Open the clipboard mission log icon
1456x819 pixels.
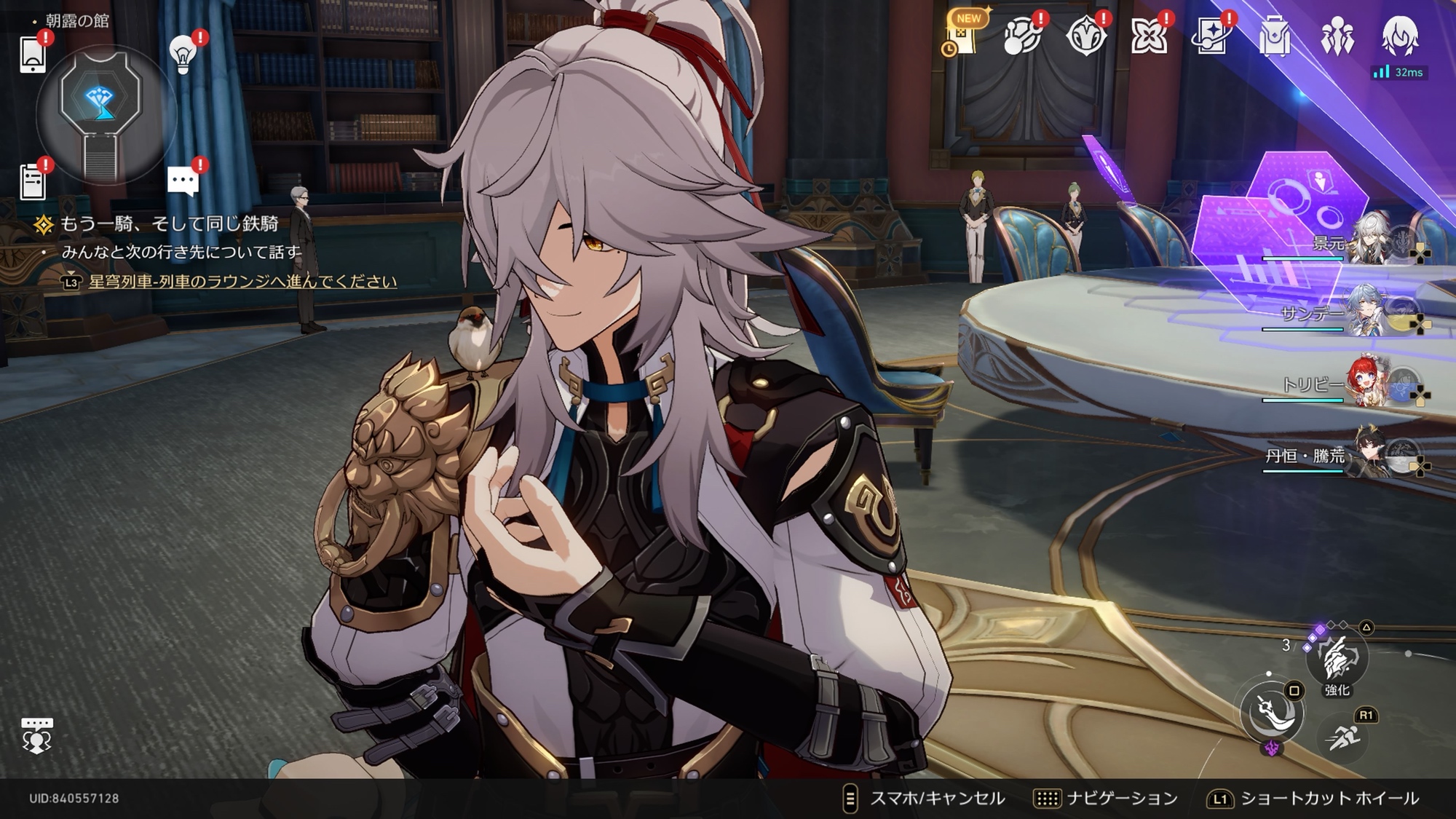tap(33, 181)
